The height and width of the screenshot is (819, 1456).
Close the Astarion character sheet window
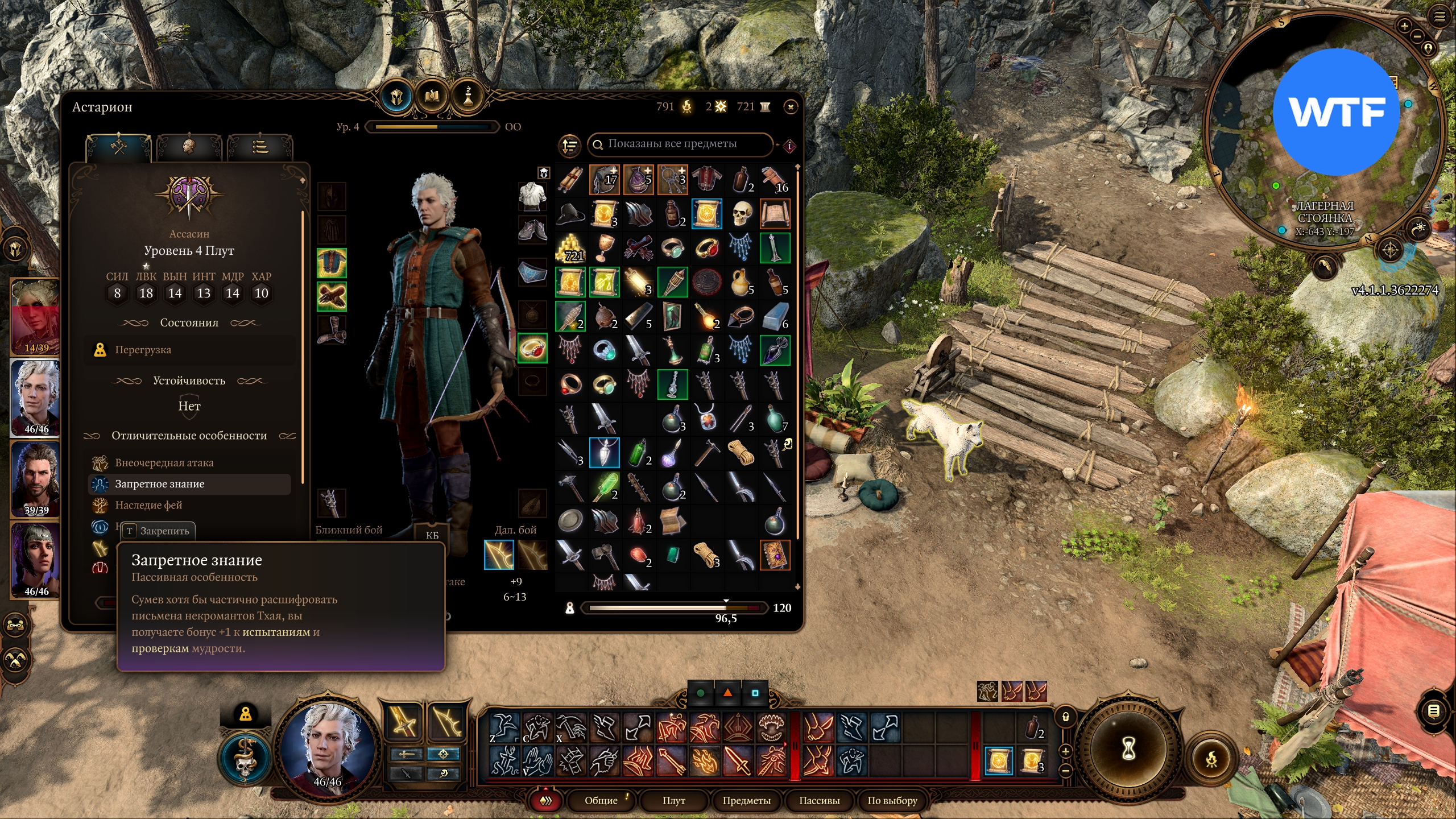pyautogui.click(x=791, y=107)
